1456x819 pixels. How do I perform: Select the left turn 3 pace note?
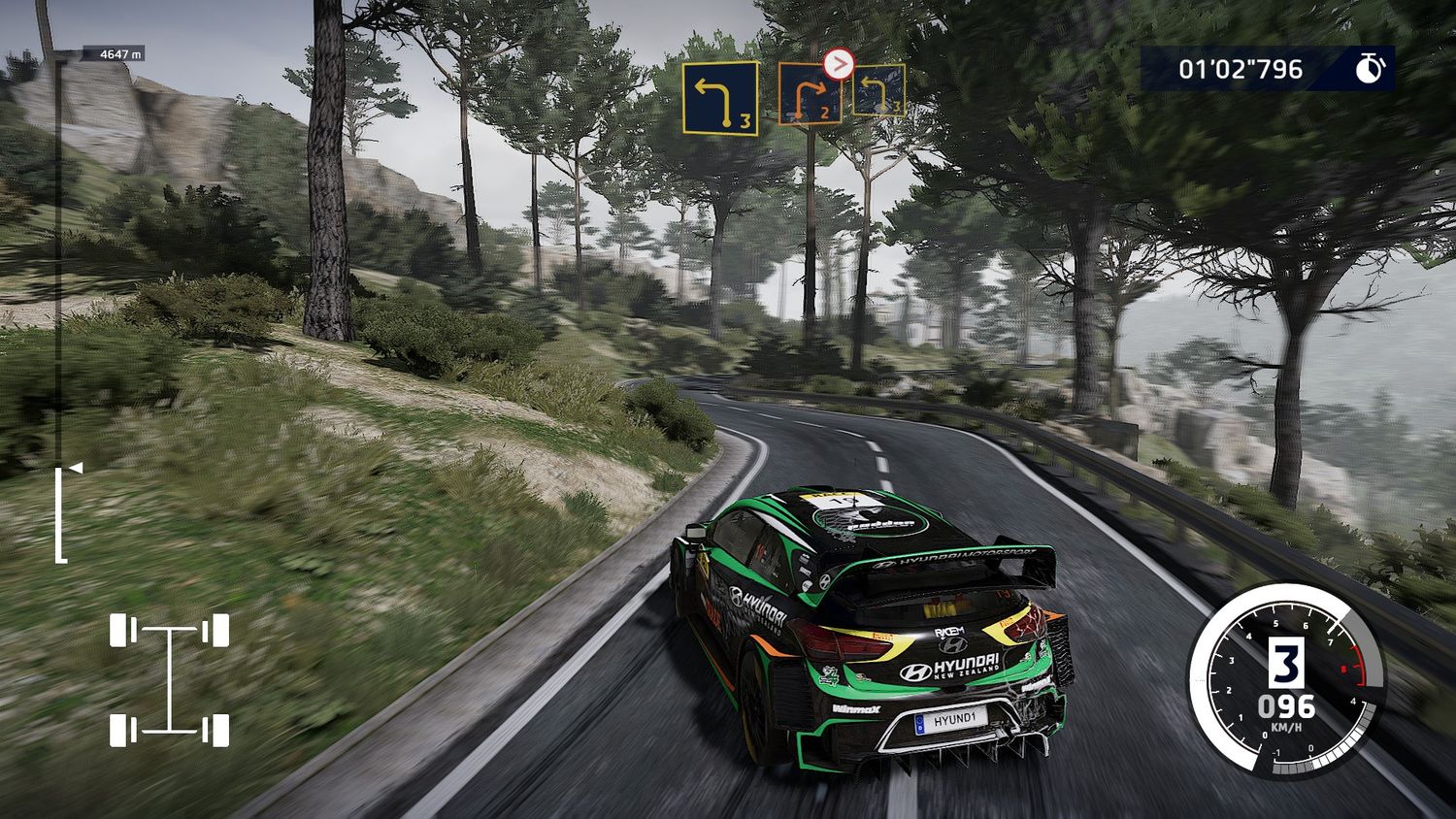tap(719, 98)
